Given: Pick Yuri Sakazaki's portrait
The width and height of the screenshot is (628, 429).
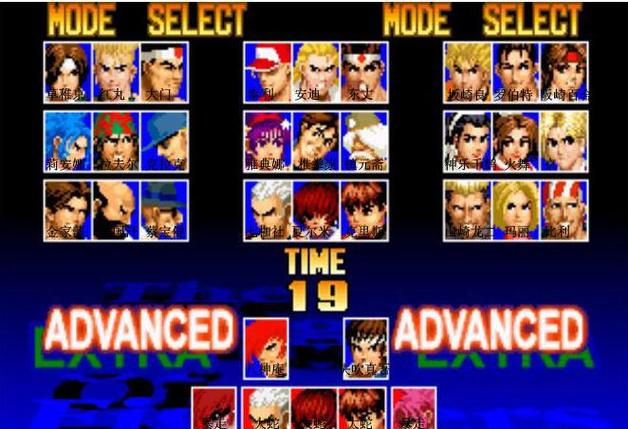Looking at the screenshot, I should pos(565,72).
